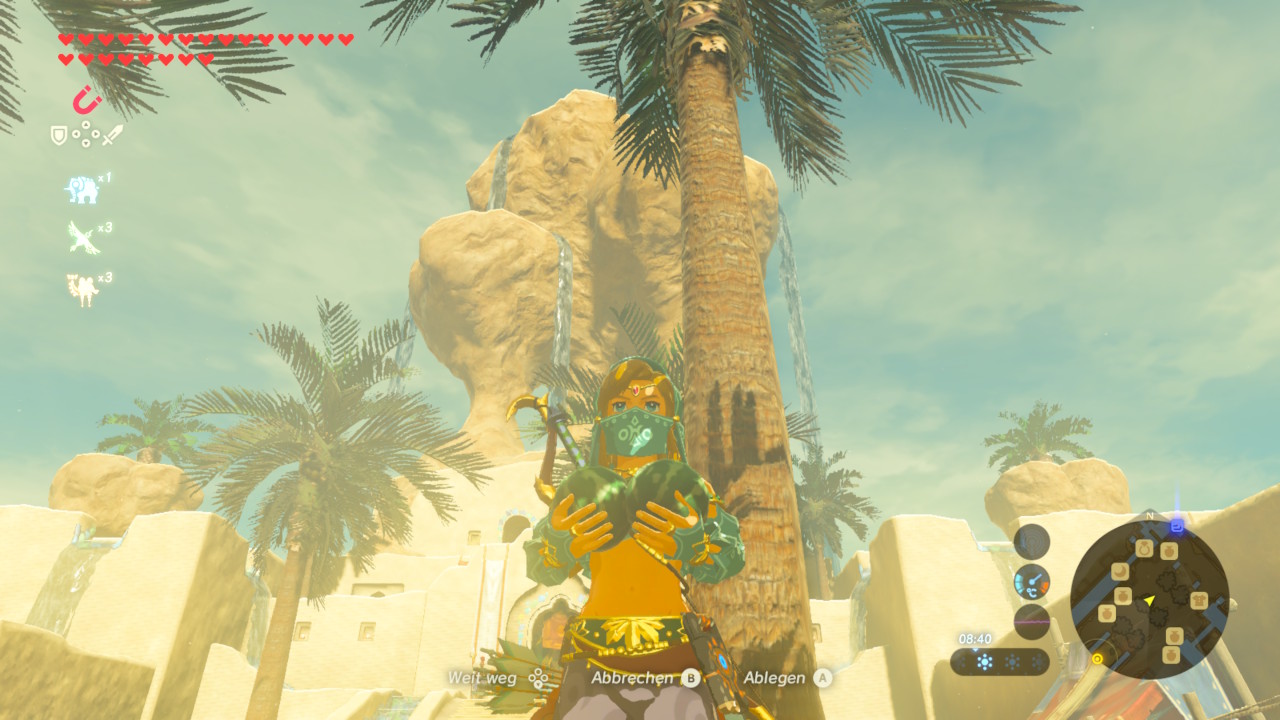Click the Sheikah Sensor radar gauge
This screenshot has width=1280, height=720.
1031,541
